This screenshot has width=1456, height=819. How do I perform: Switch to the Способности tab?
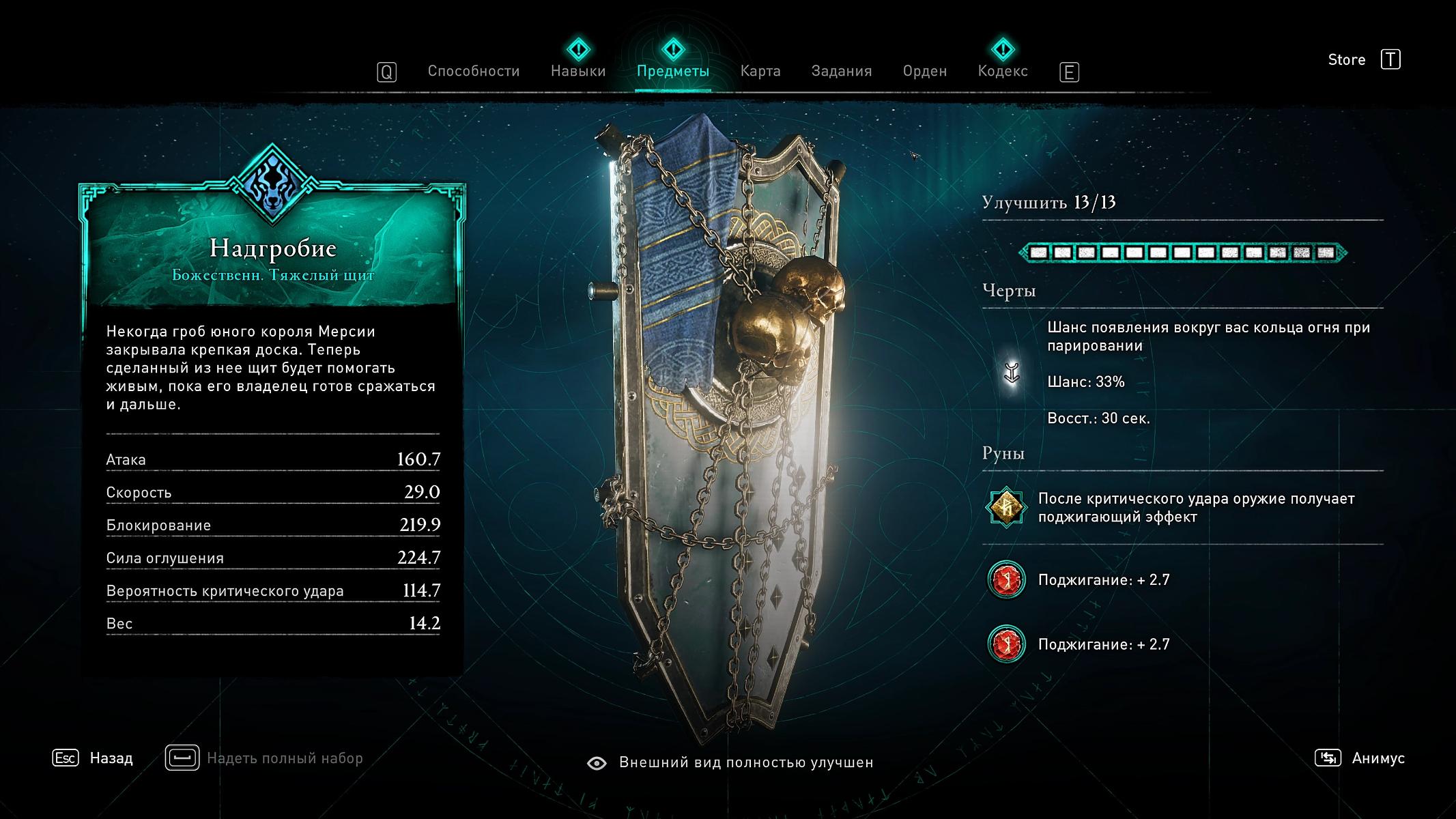coord(473,71)
